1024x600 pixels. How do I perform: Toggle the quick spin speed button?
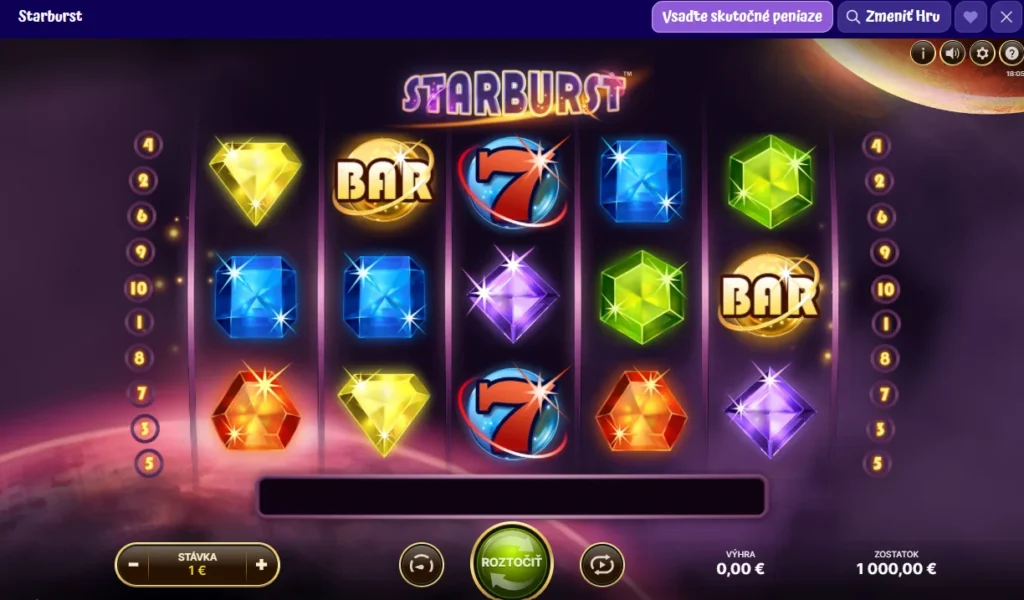click(x=421, y=565)
